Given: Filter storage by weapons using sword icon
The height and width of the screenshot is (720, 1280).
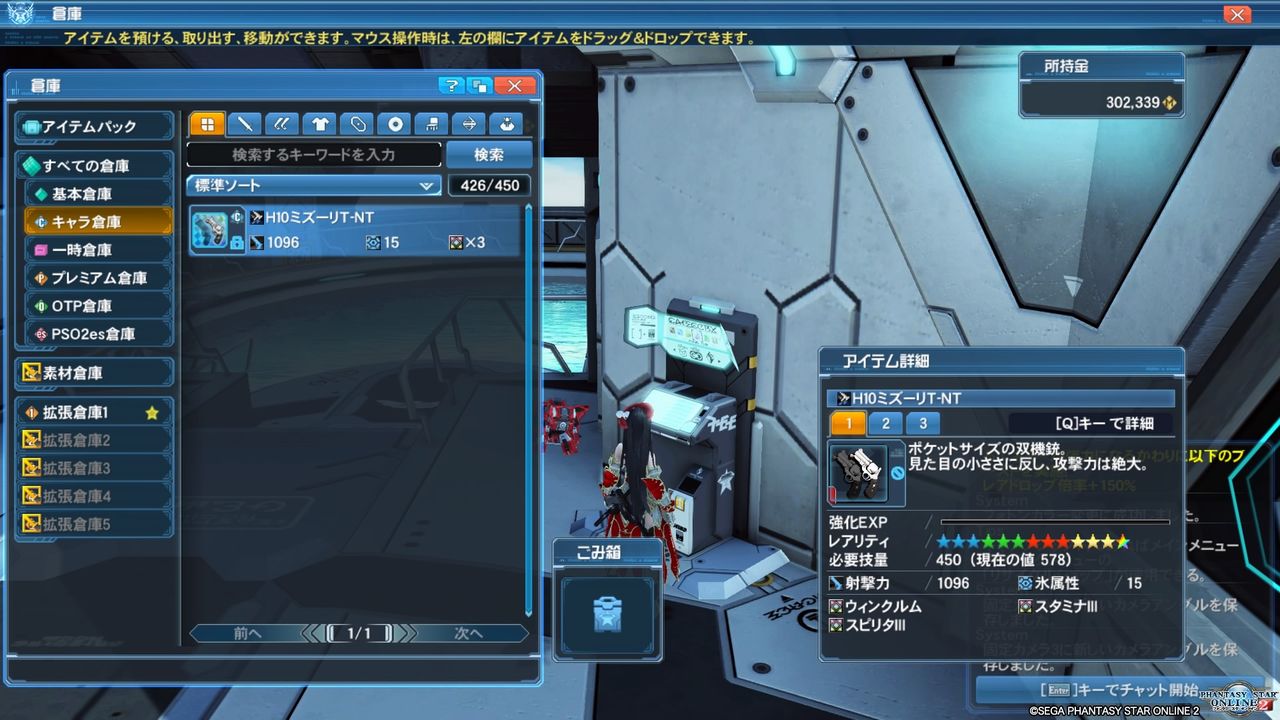Looking at the screenshot, I should [244, 124].
